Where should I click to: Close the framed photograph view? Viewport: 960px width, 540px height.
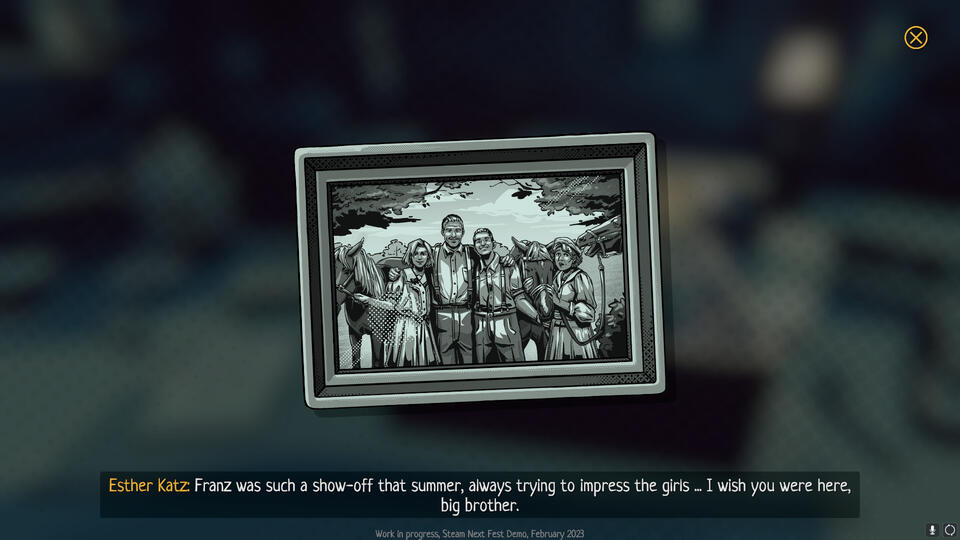pyautogui.click(x=915, y=38)
